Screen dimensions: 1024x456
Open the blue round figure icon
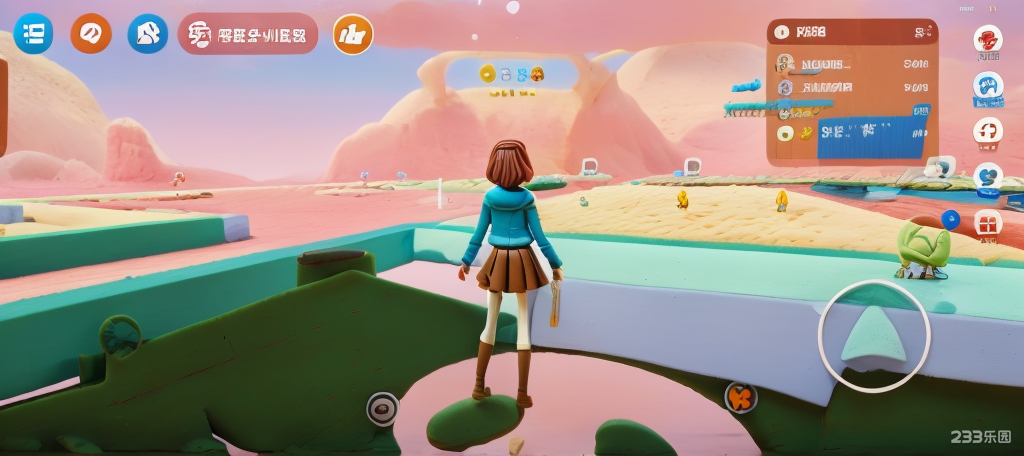pyautogui.click(x=148, y=34)
